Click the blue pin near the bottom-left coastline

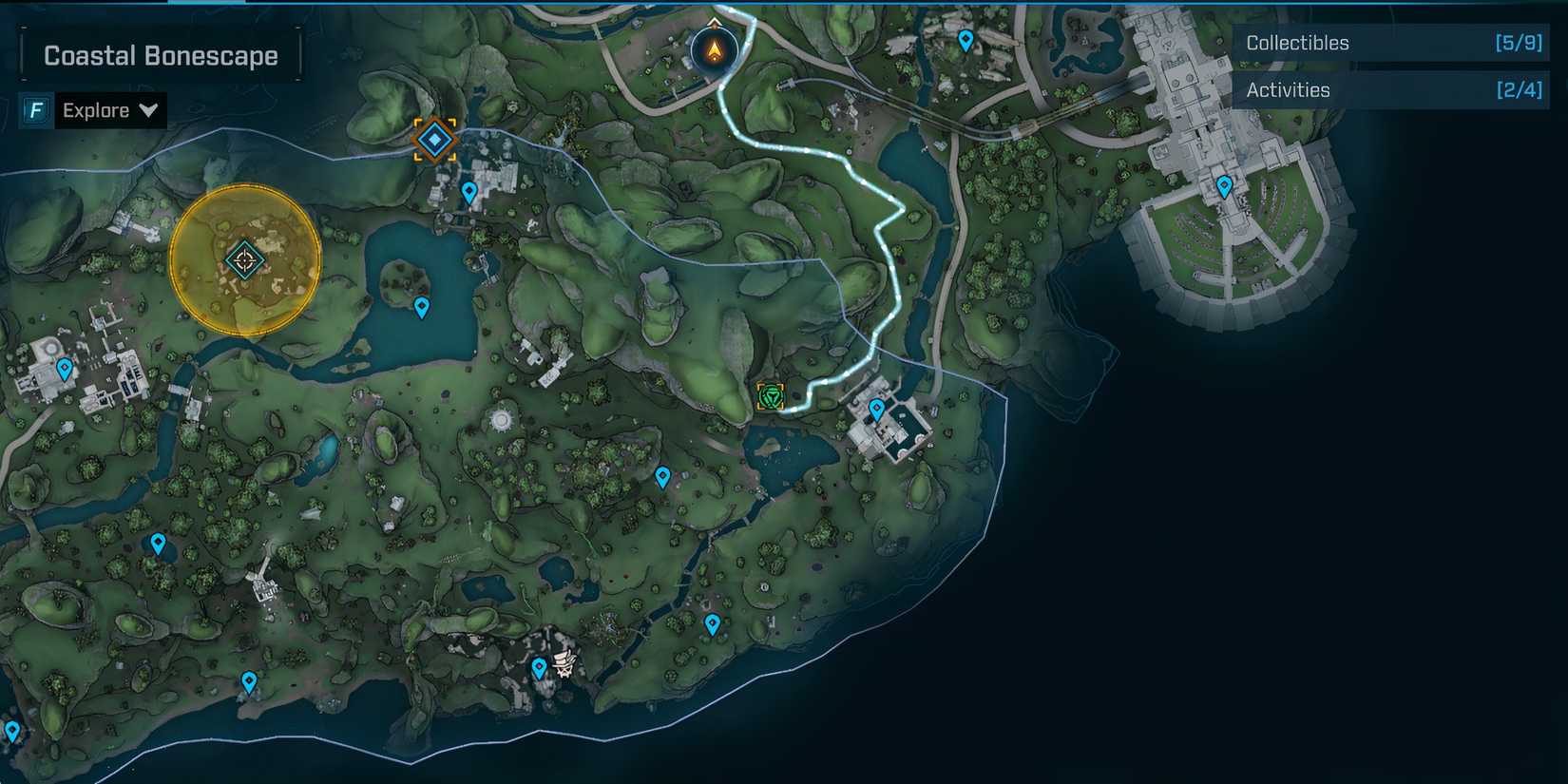[x=249, y=681]
